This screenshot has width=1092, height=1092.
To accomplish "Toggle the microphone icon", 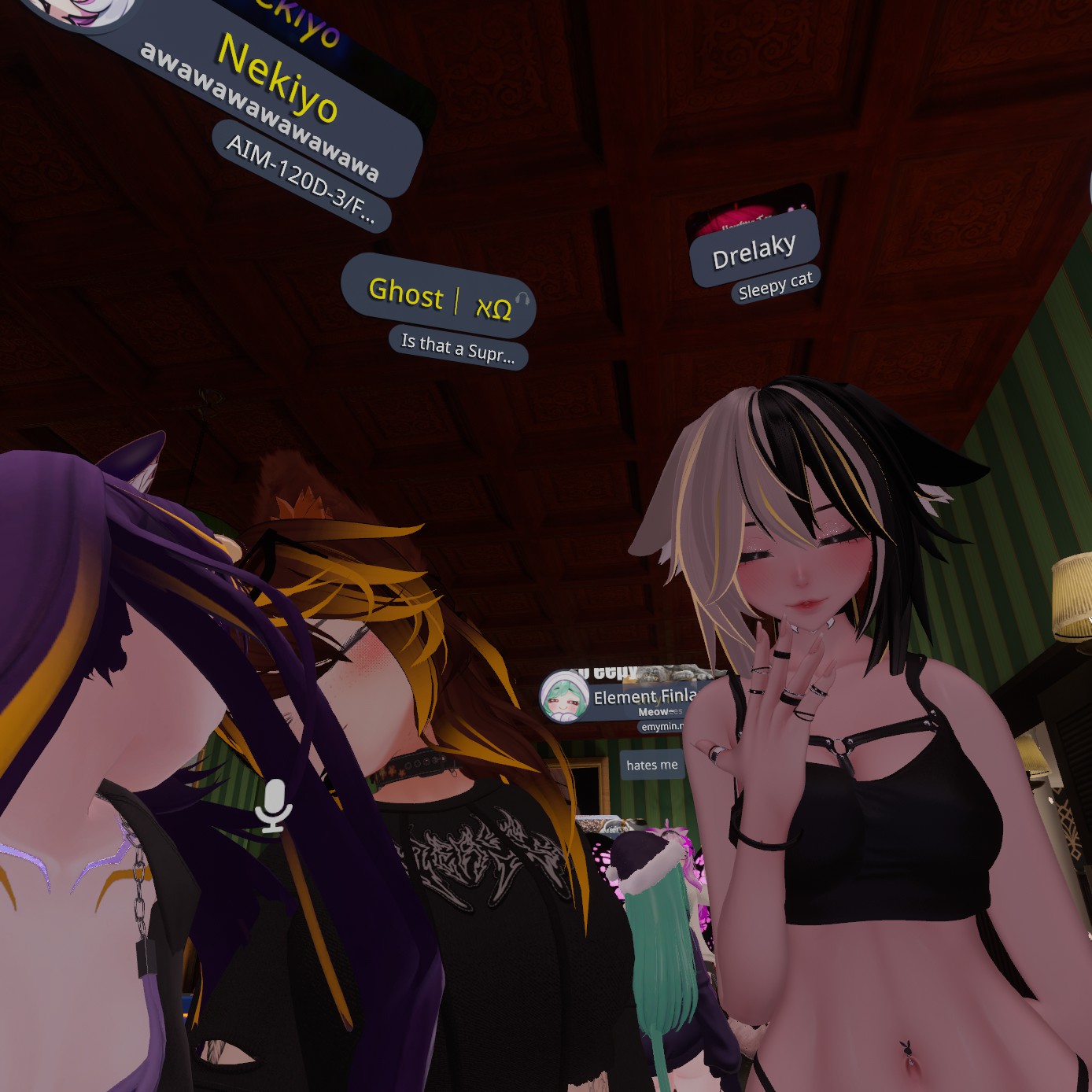I will coord(273,805).
